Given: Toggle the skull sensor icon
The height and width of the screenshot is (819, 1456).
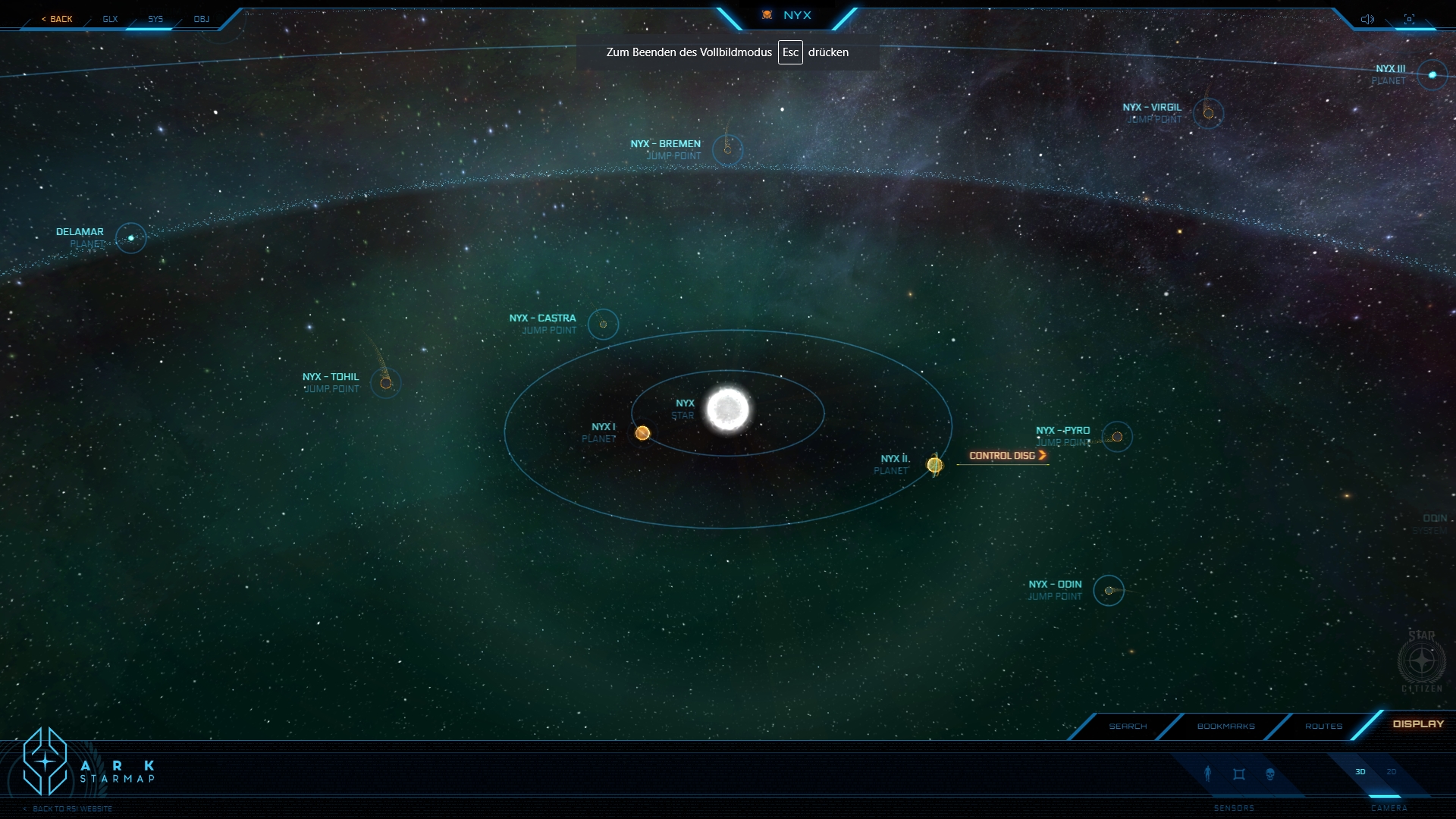Looking at the screenshot, I should point(1270,774).
